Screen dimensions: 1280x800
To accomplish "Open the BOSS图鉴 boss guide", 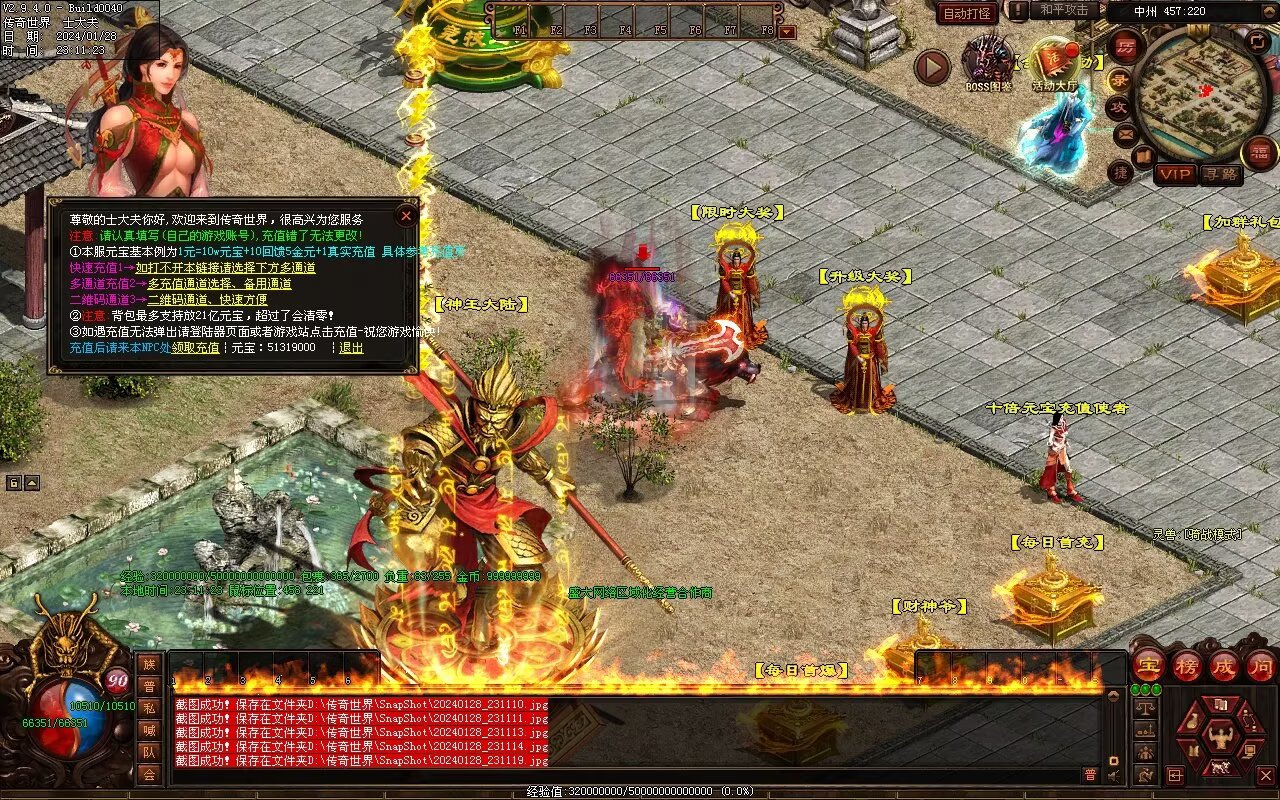I will (988, 62).
